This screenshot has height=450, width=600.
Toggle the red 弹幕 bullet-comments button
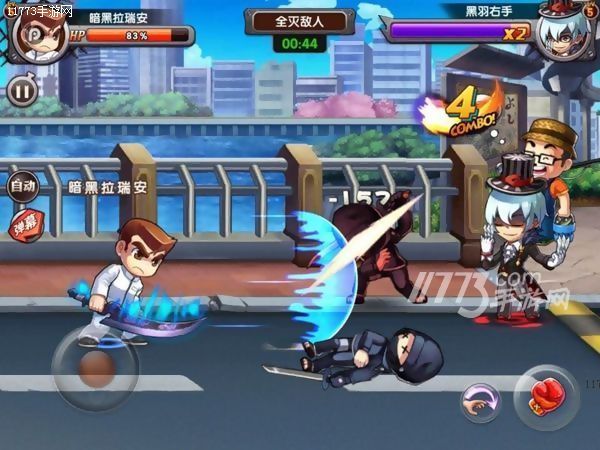tap(23, 223)
